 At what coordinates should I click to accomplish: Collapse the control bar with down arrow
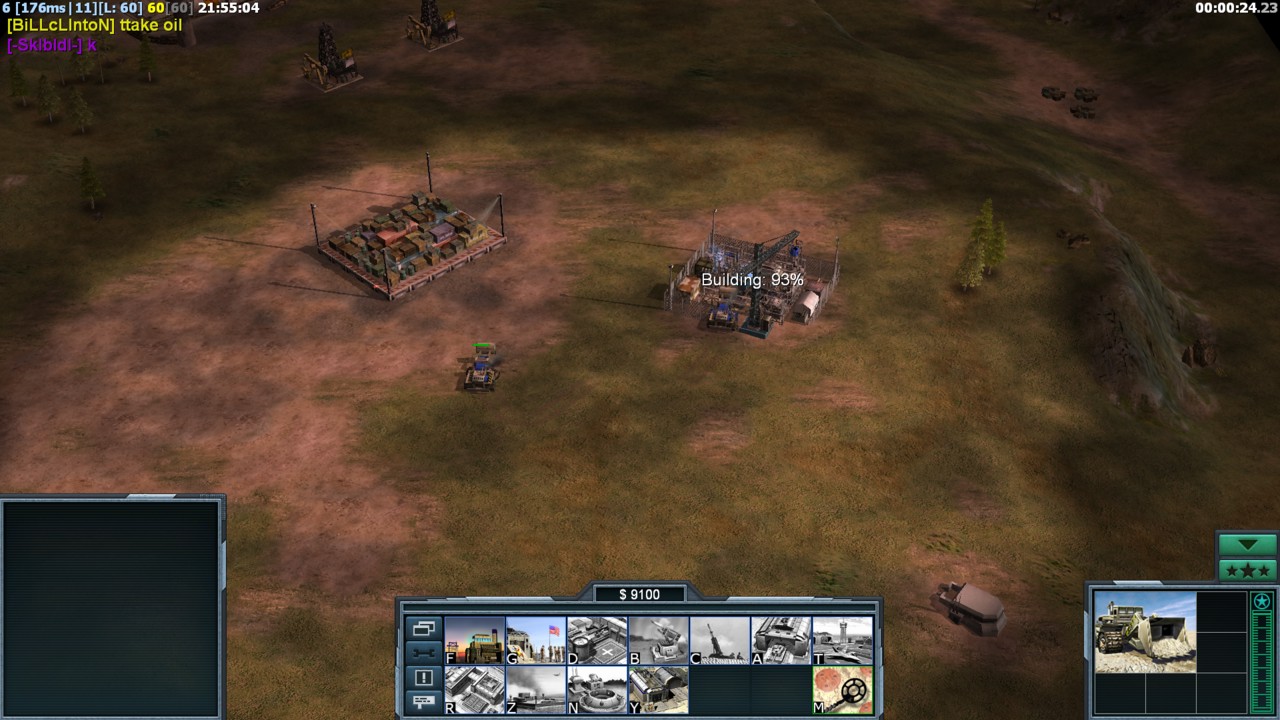1247,545
